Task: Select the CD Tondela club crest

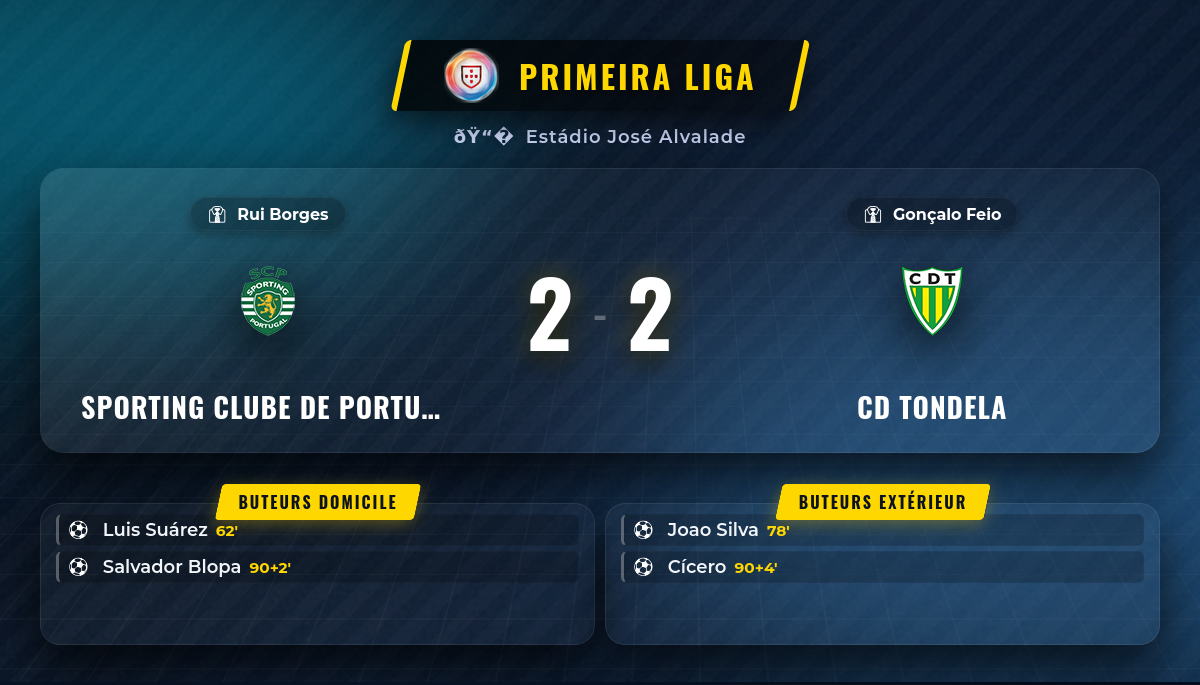Action: tap(932, 300)
